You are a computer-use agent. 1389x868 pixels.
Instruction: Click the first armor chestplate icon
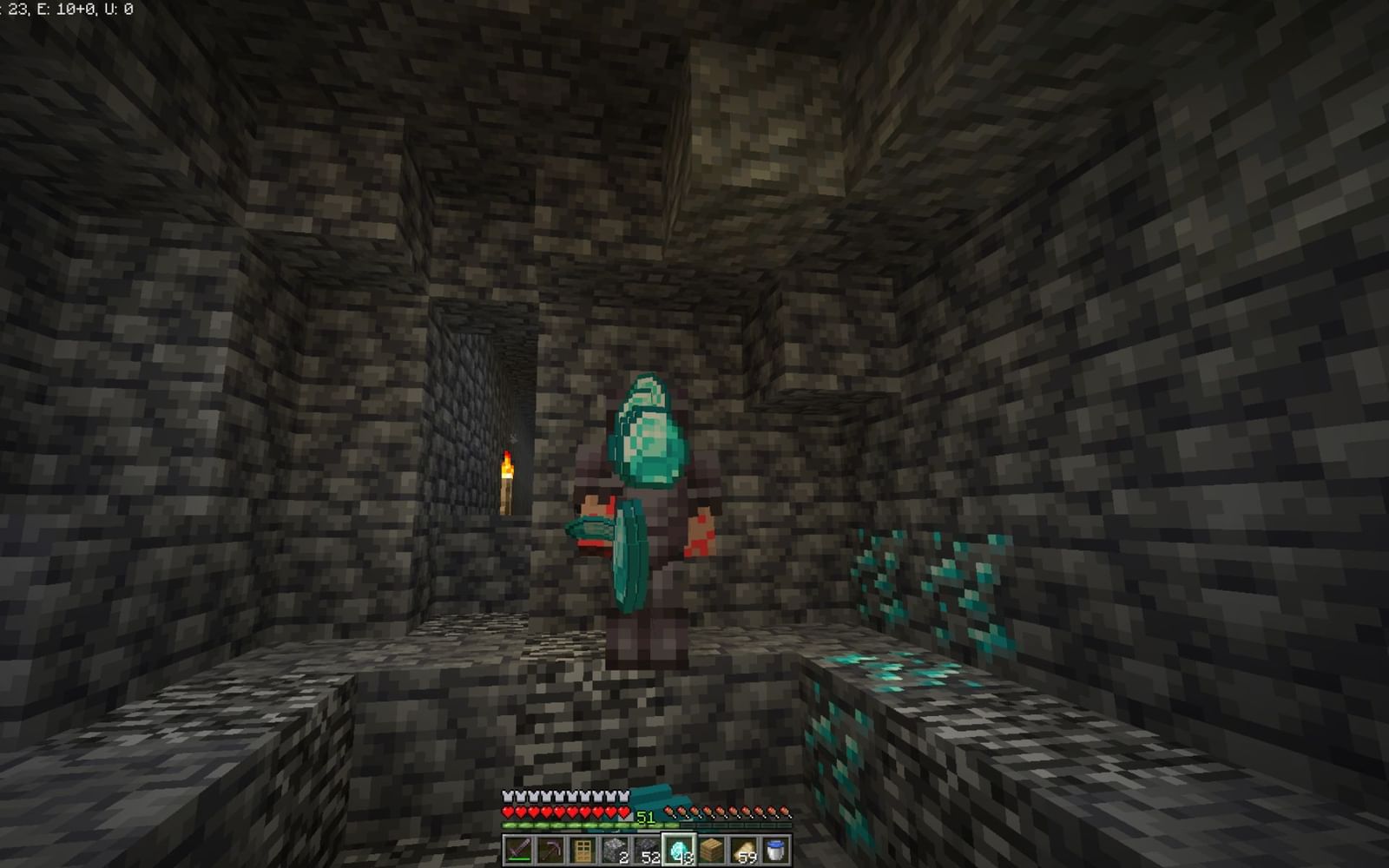507,796
